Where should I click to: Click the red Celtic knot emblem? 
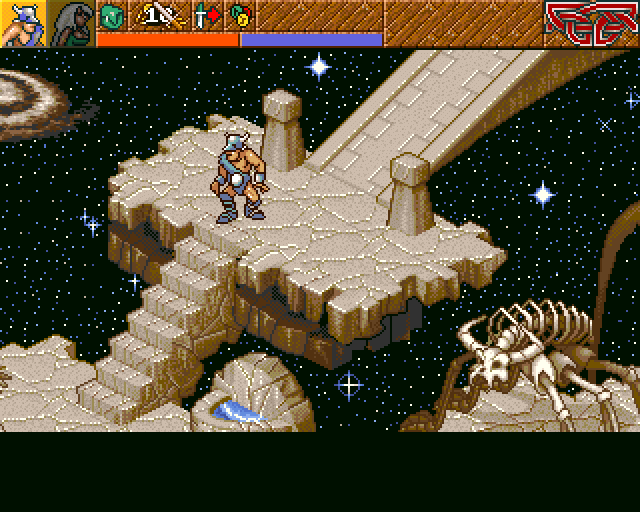[591, 23]
